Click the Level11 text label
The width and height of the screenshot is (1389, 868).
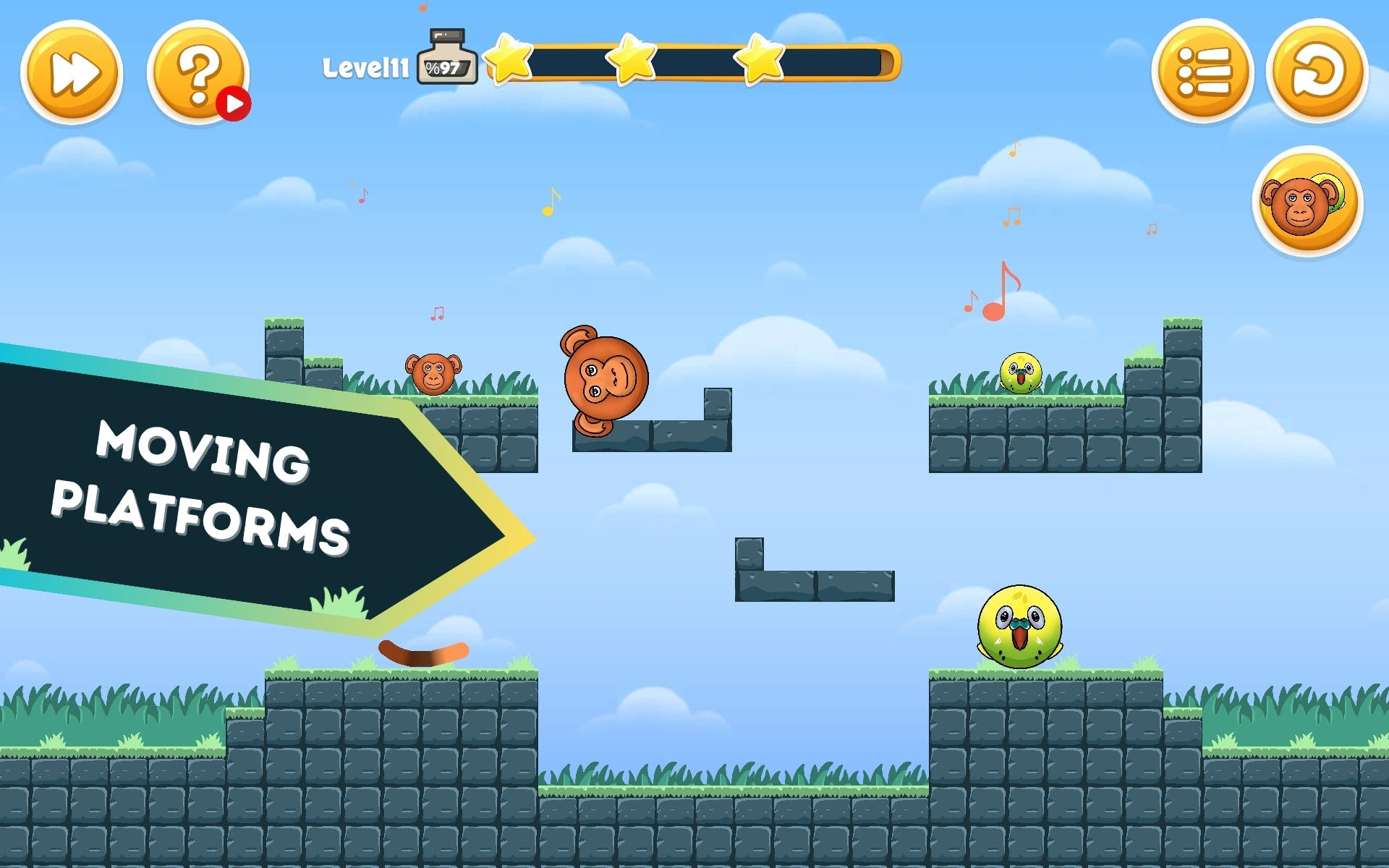pyautogui.click(x=367, y=65)
